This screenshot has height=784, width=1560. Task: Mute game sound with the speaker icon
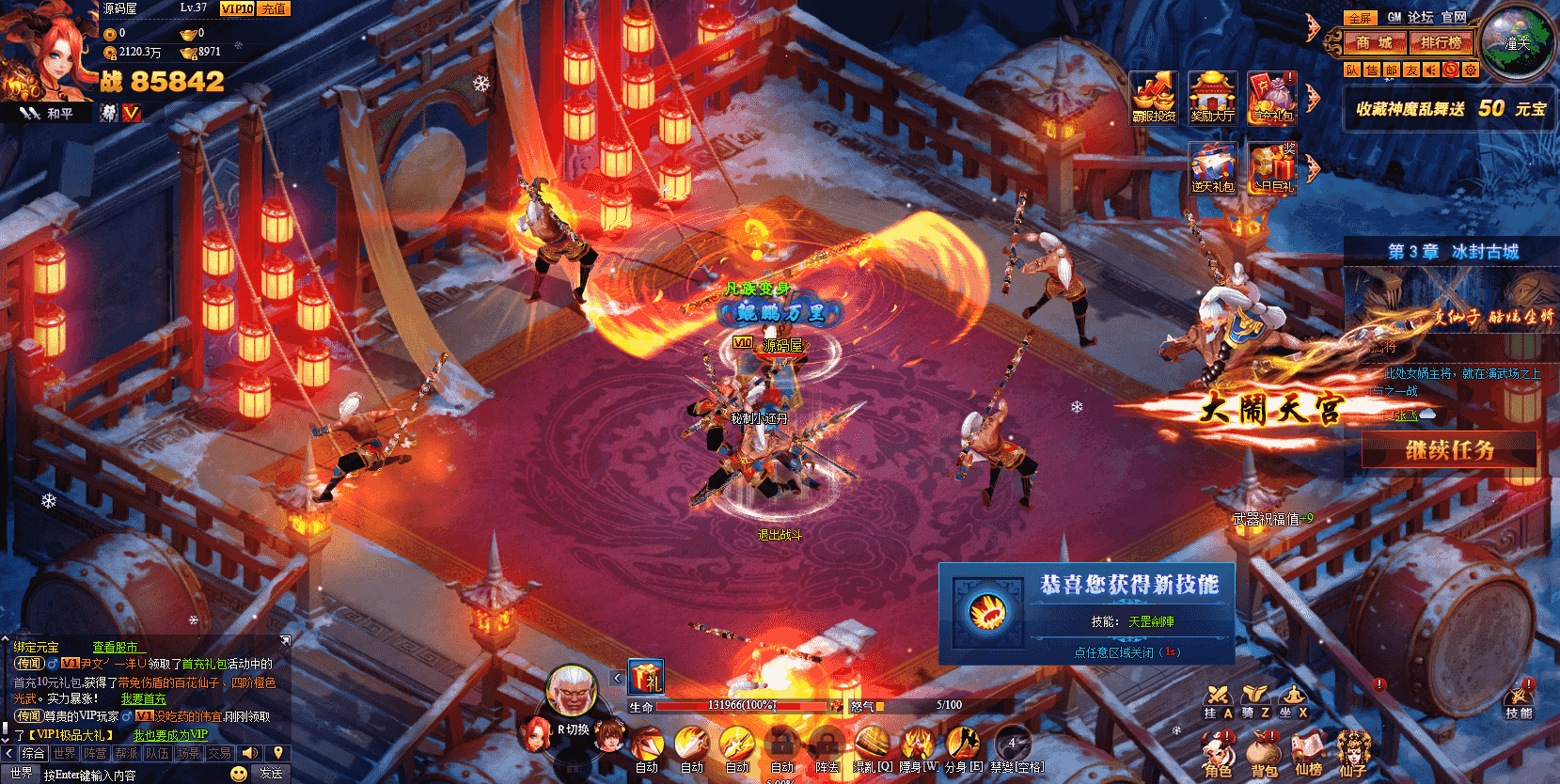[x=1430, y=70]
